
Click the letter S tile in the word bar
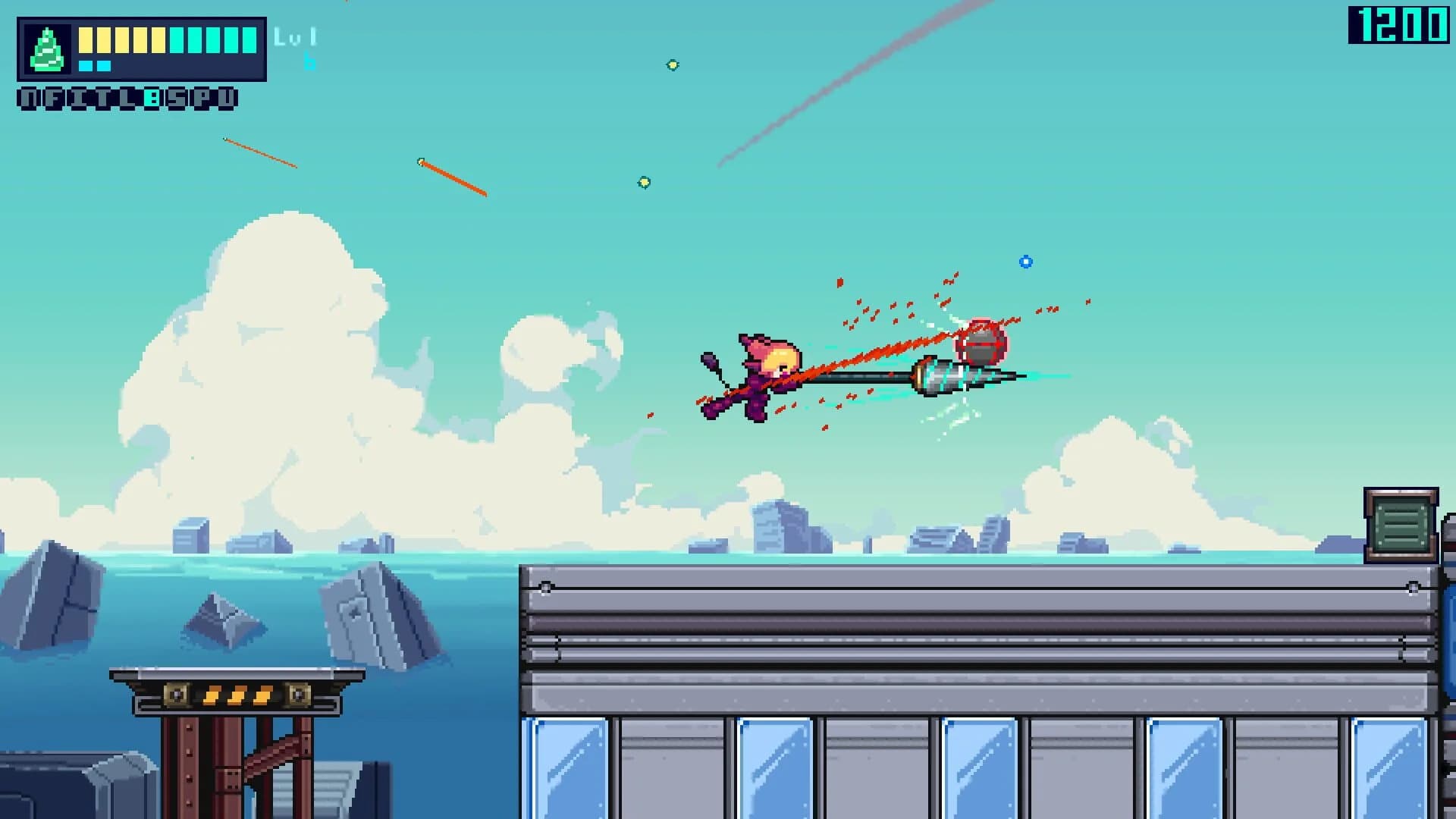tap(177, 99)
